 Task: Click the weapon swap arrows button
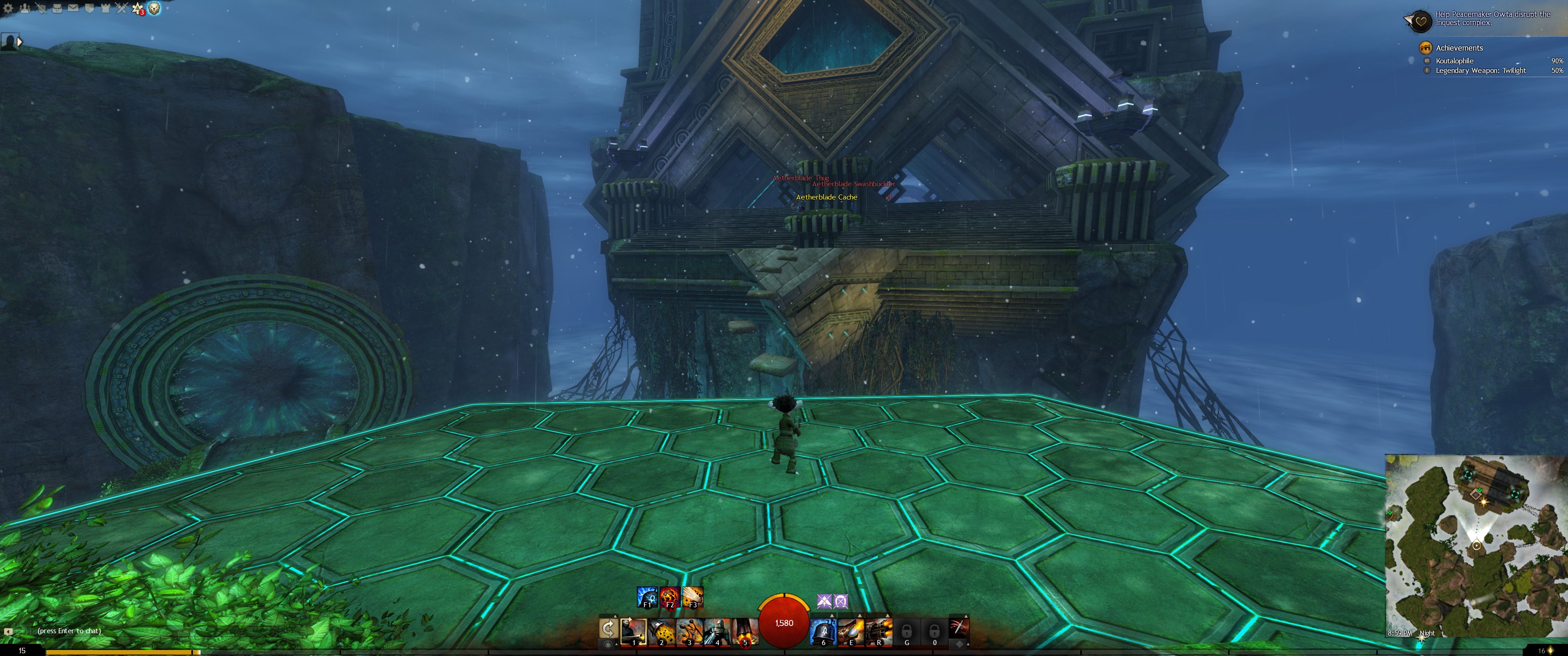[x=608, y=628]
